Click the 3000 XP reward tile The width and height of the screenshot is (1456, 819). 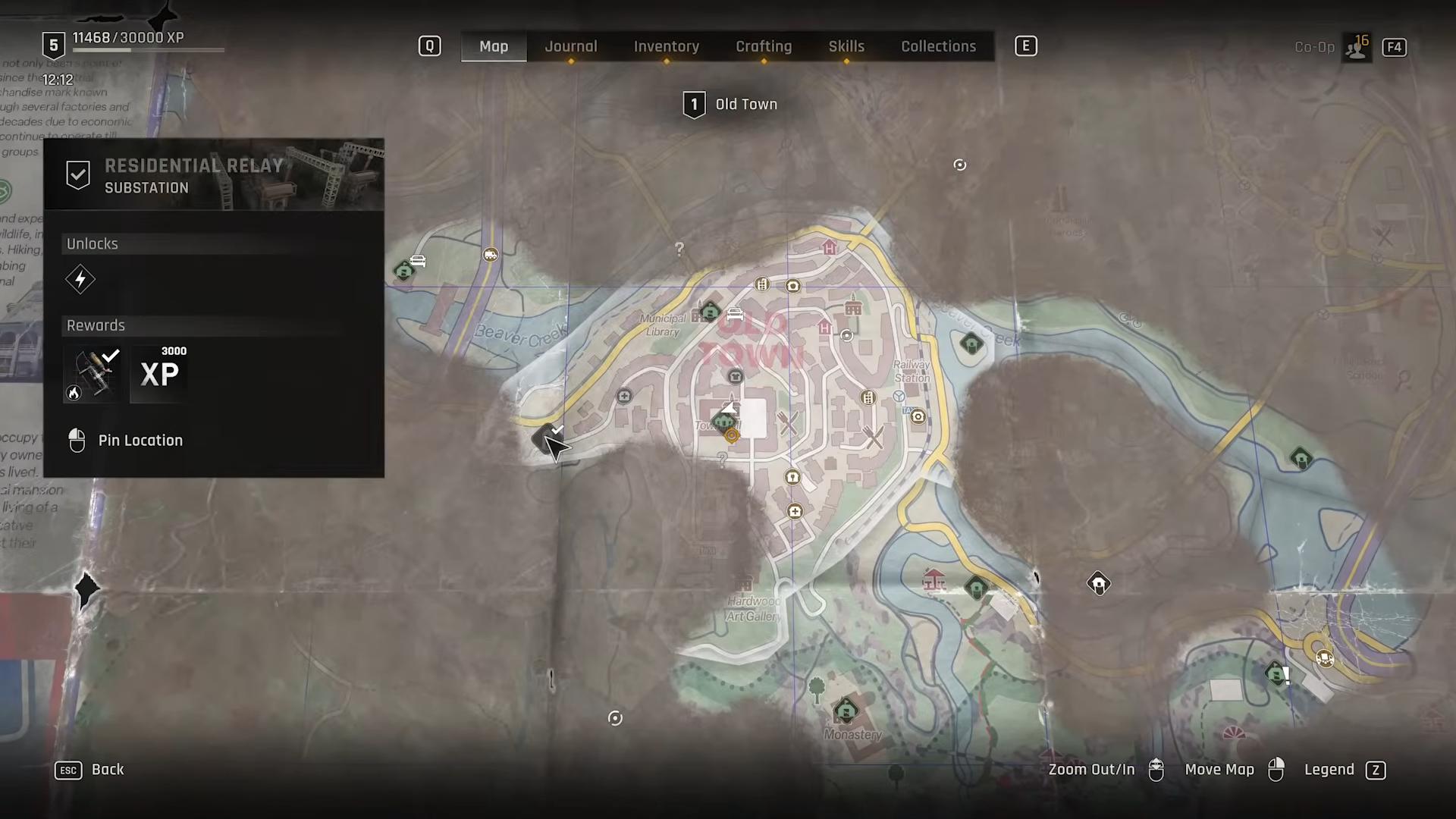point(160,373)
